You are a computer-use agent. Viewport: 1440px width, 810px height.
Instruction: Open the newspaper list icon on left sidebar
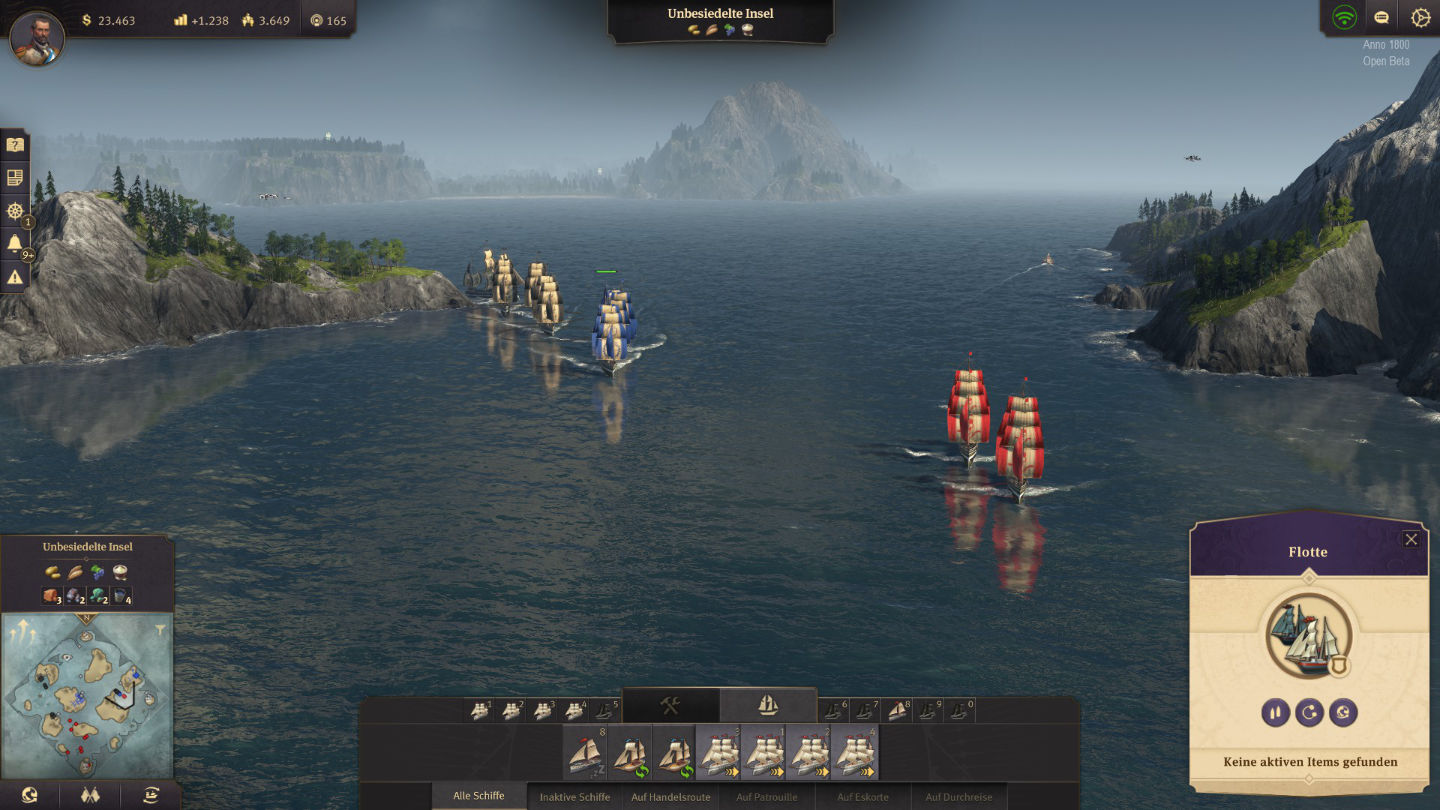point(15,178)
